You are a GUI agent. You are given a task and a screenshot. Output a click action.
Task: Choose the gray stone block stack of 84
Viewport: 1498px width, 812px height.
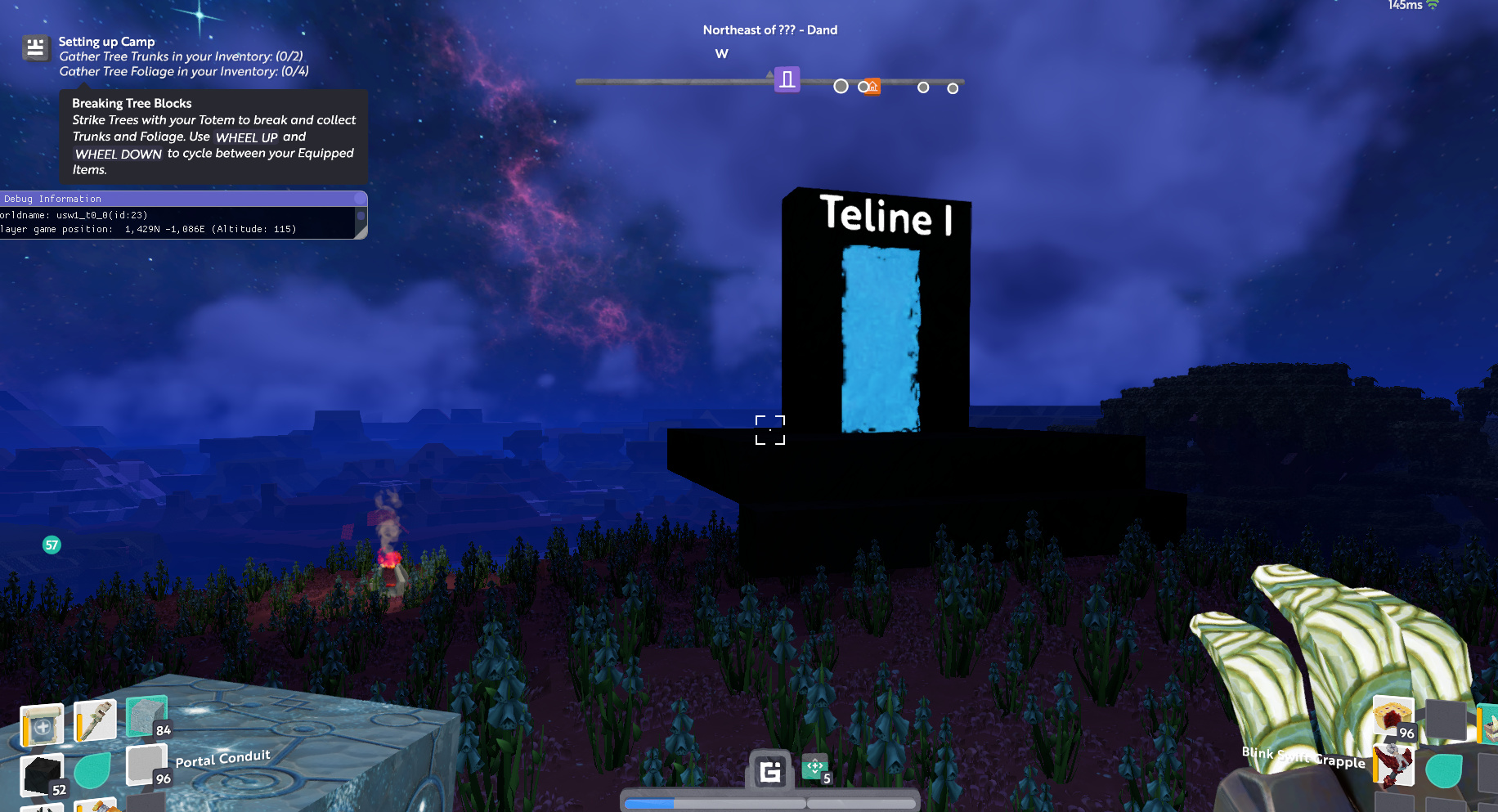click(147, 717)
